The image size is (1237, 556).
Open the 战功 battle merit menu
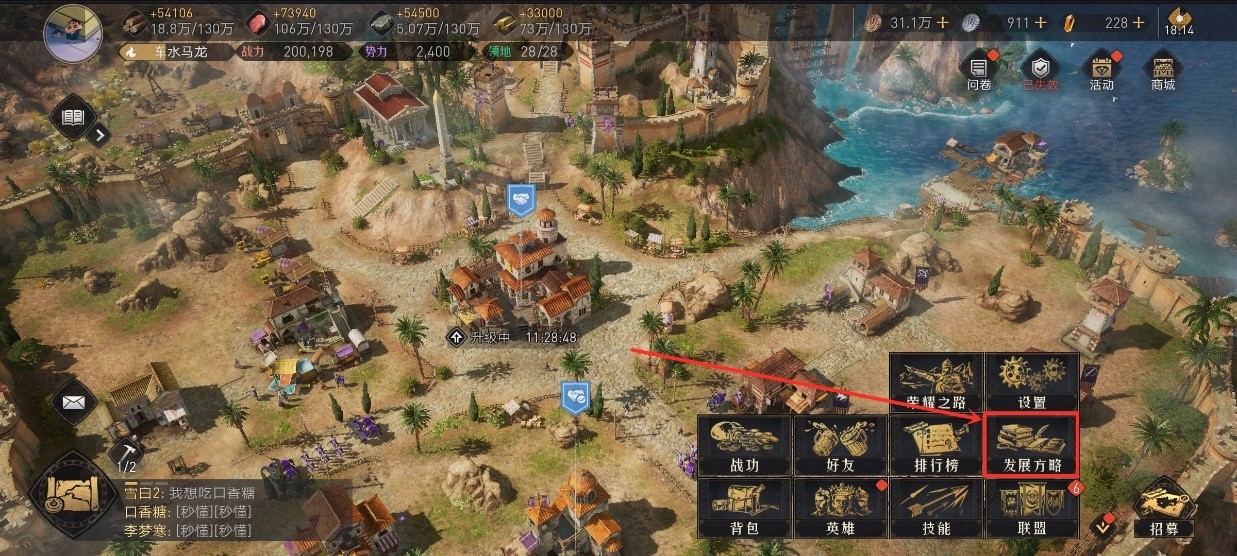(744, 445)
